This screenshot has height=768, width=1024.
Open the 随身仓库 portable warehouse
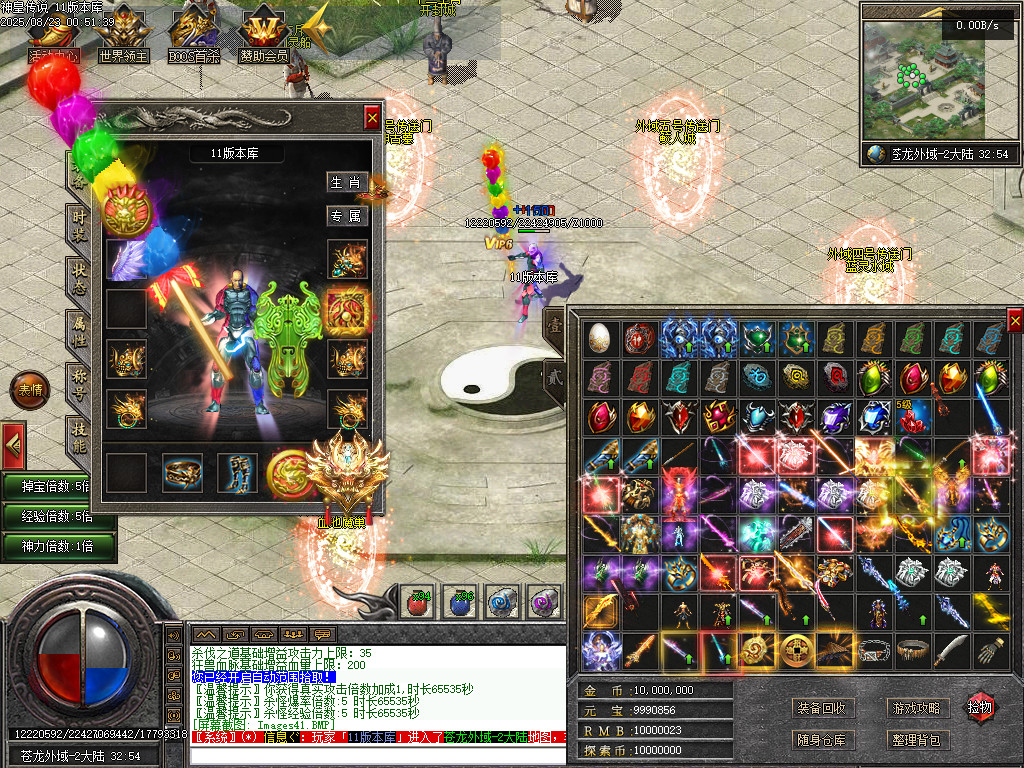[823, 740]
